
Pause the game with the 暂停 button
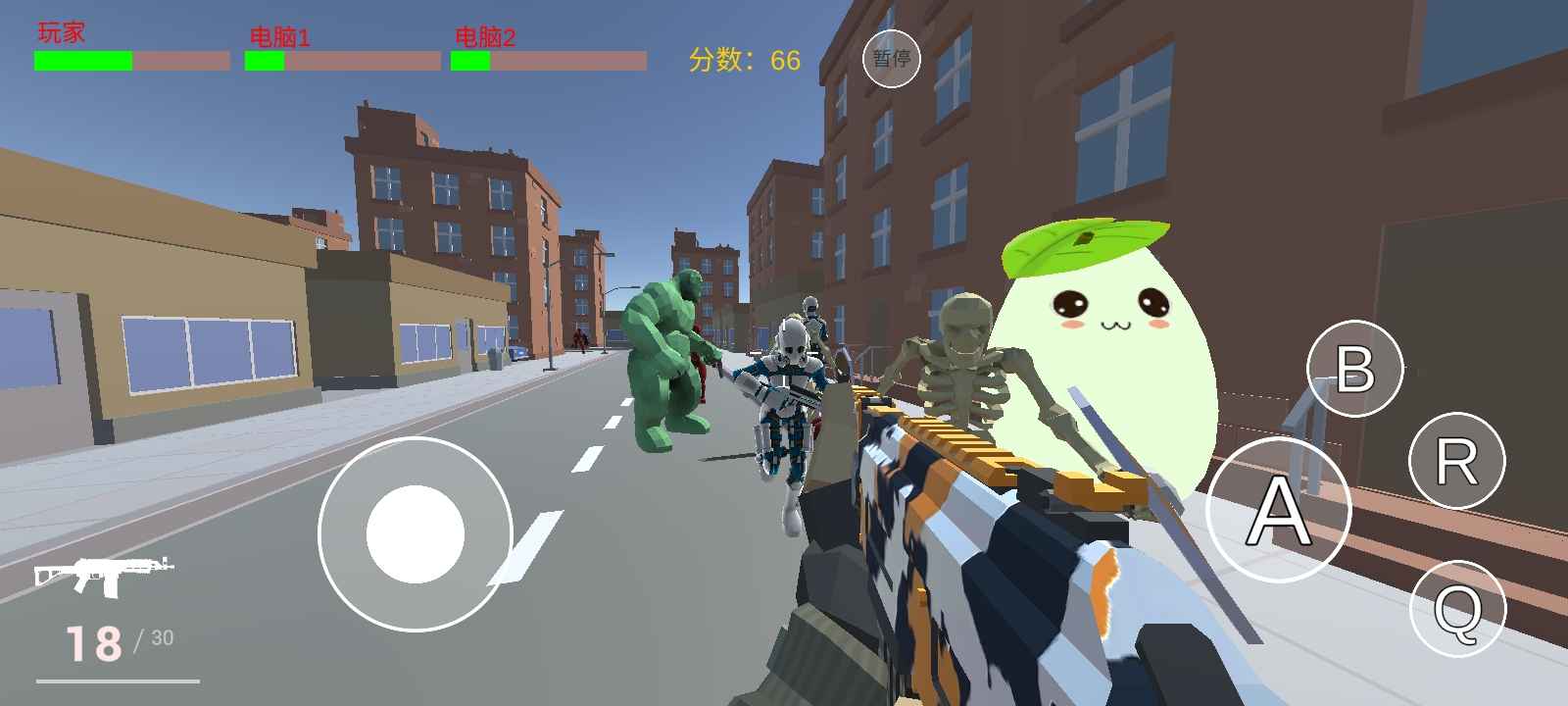891,59
